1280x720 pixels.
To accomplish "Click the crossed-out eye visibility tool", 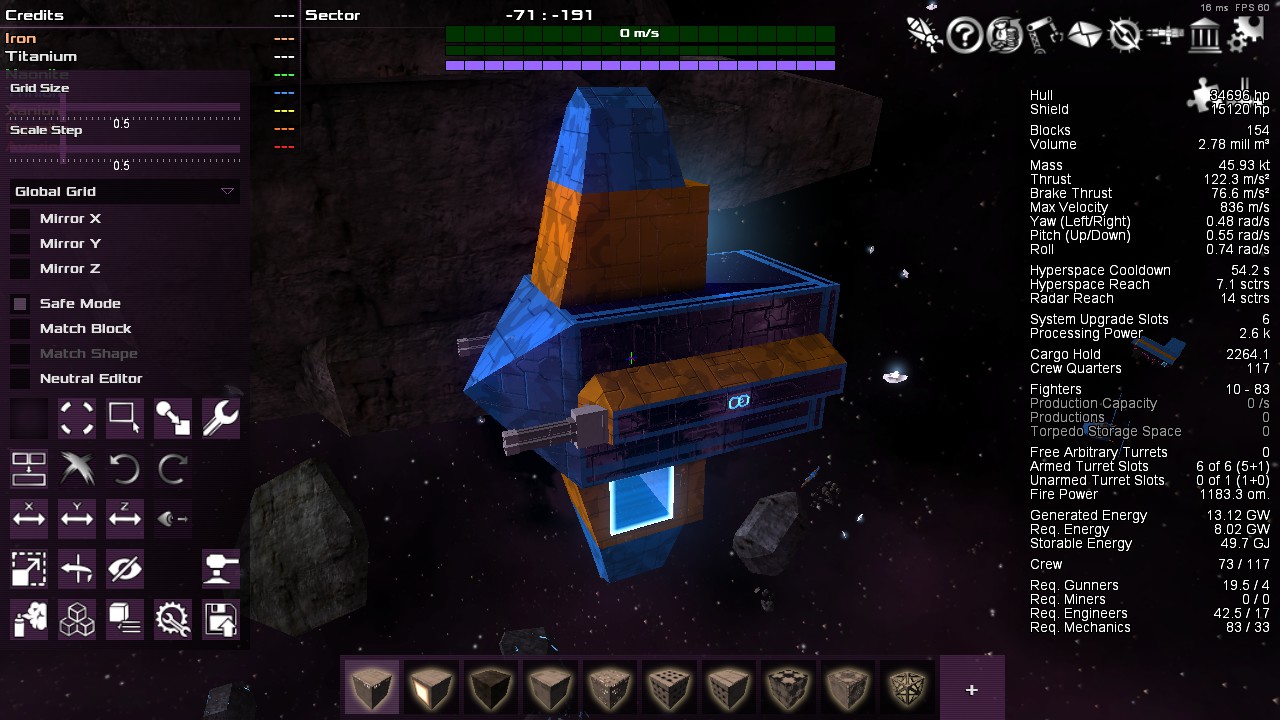I will [x=124, y=569].
